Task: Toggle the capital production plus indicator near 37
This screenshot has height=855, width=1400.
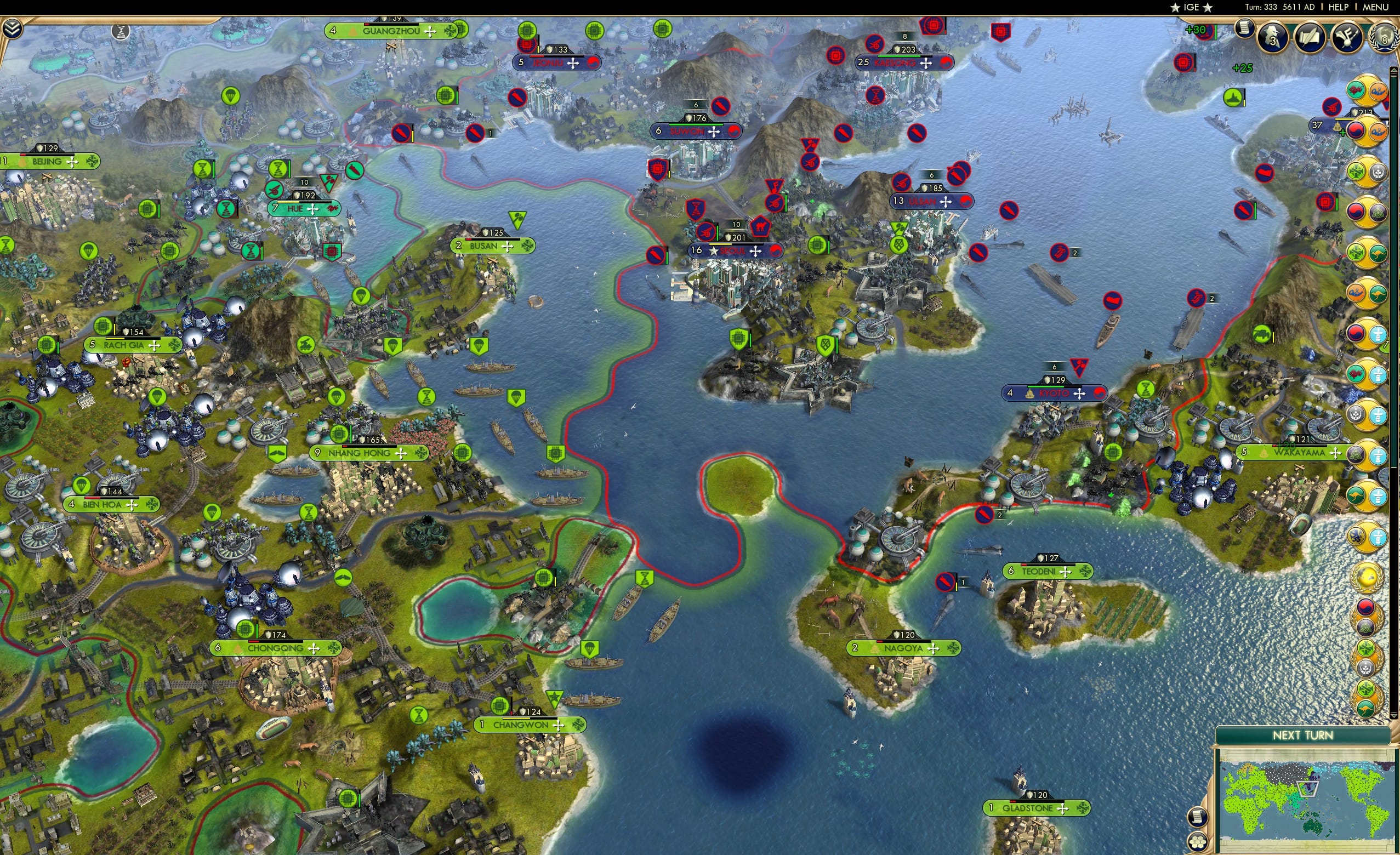Action: (x=1342, y=133)
